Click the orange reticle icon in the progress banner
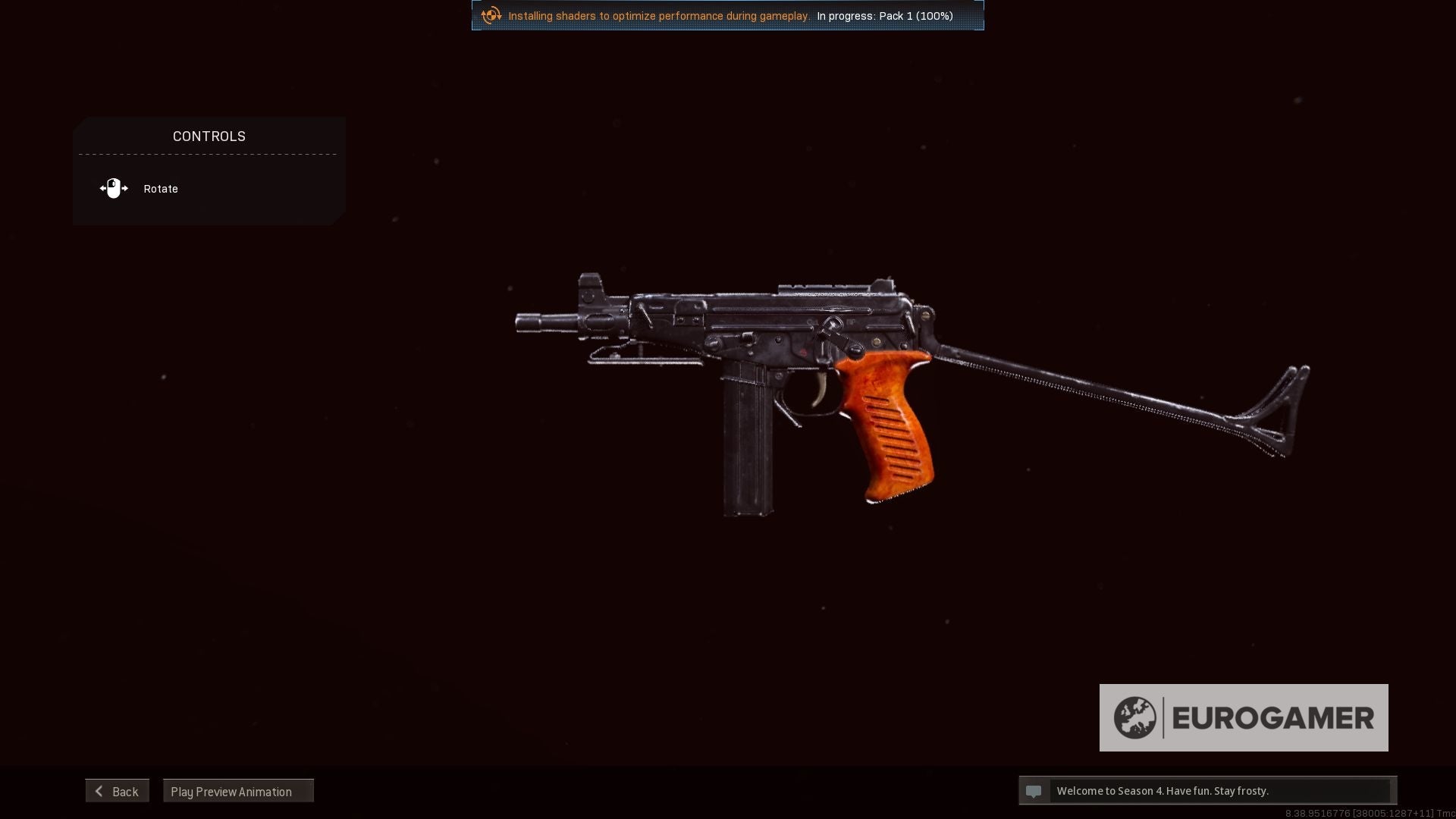1456x819 pixels. [491, 15]
